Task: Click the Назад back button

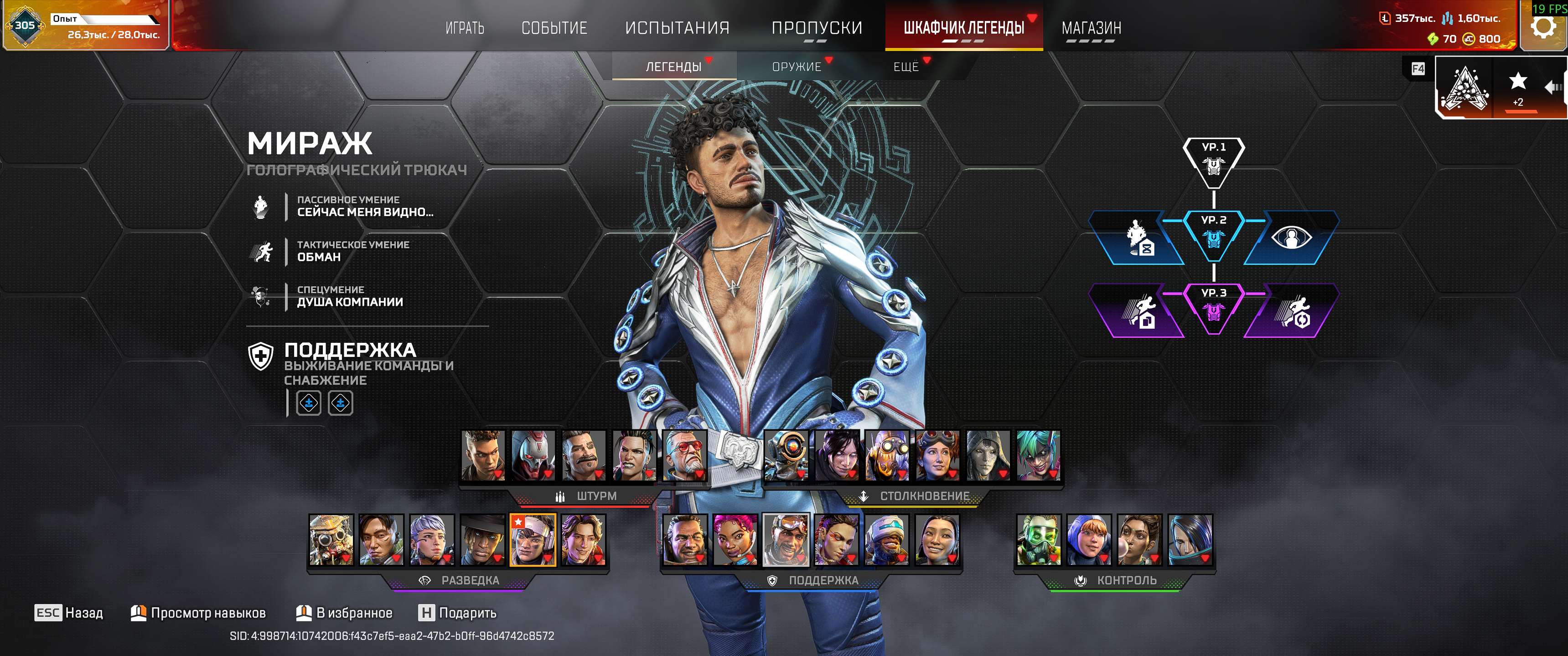Action: point(69,613)
